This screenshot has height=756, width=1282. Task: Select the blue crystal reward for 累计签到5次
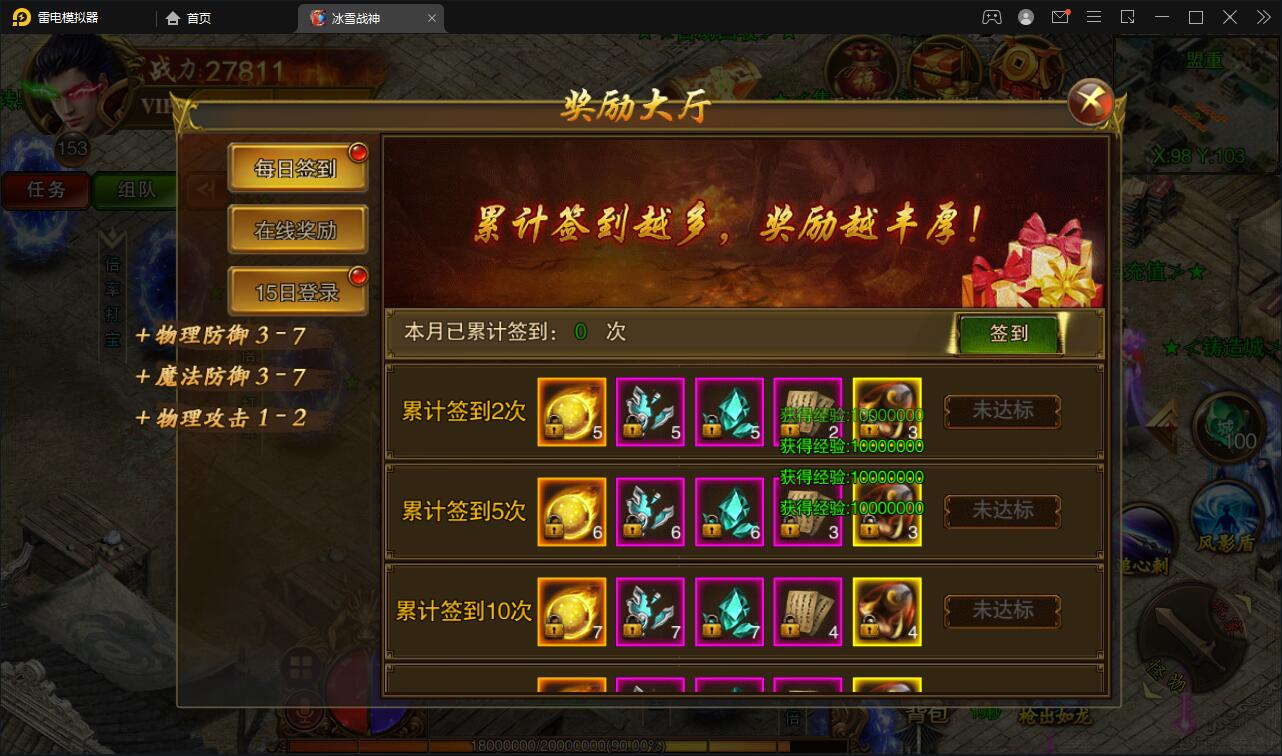pyautogui.click(x=729, y=511)
